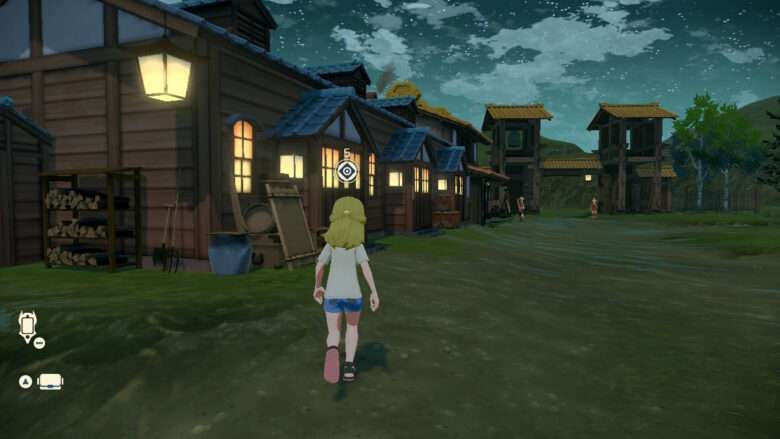
Task: Select the objective waypoint marker
Action: (x=347, y=172)
